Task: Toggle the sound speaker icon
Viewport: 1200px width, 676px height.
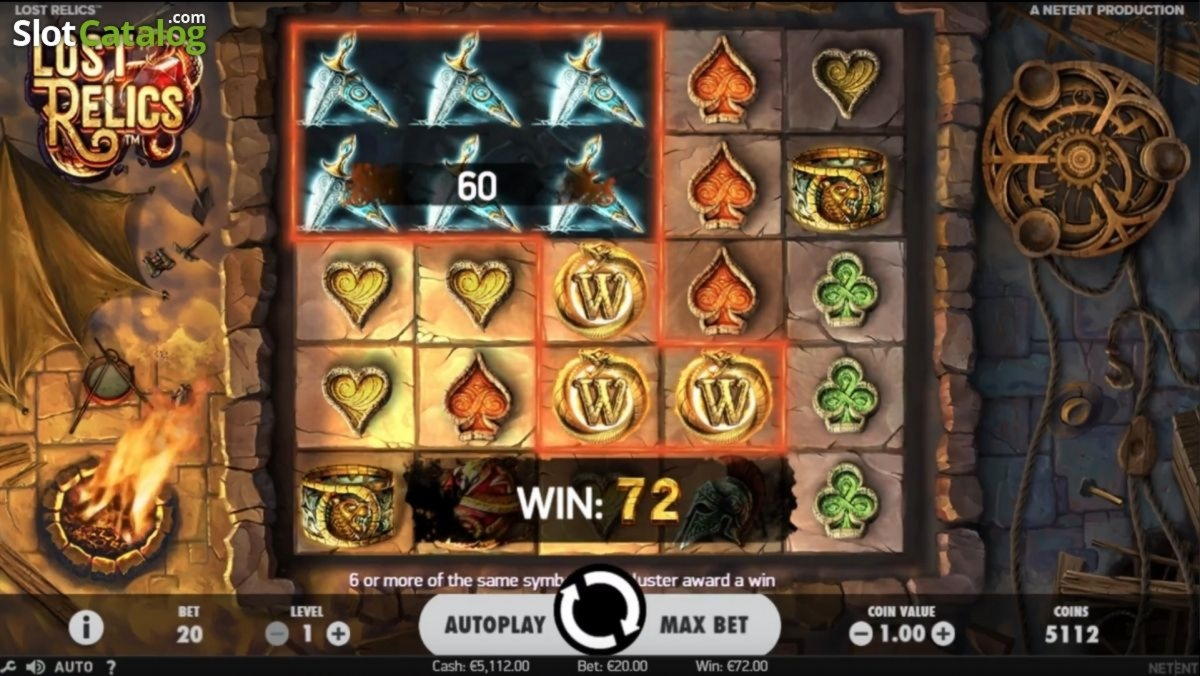Action: click(35, 667)
